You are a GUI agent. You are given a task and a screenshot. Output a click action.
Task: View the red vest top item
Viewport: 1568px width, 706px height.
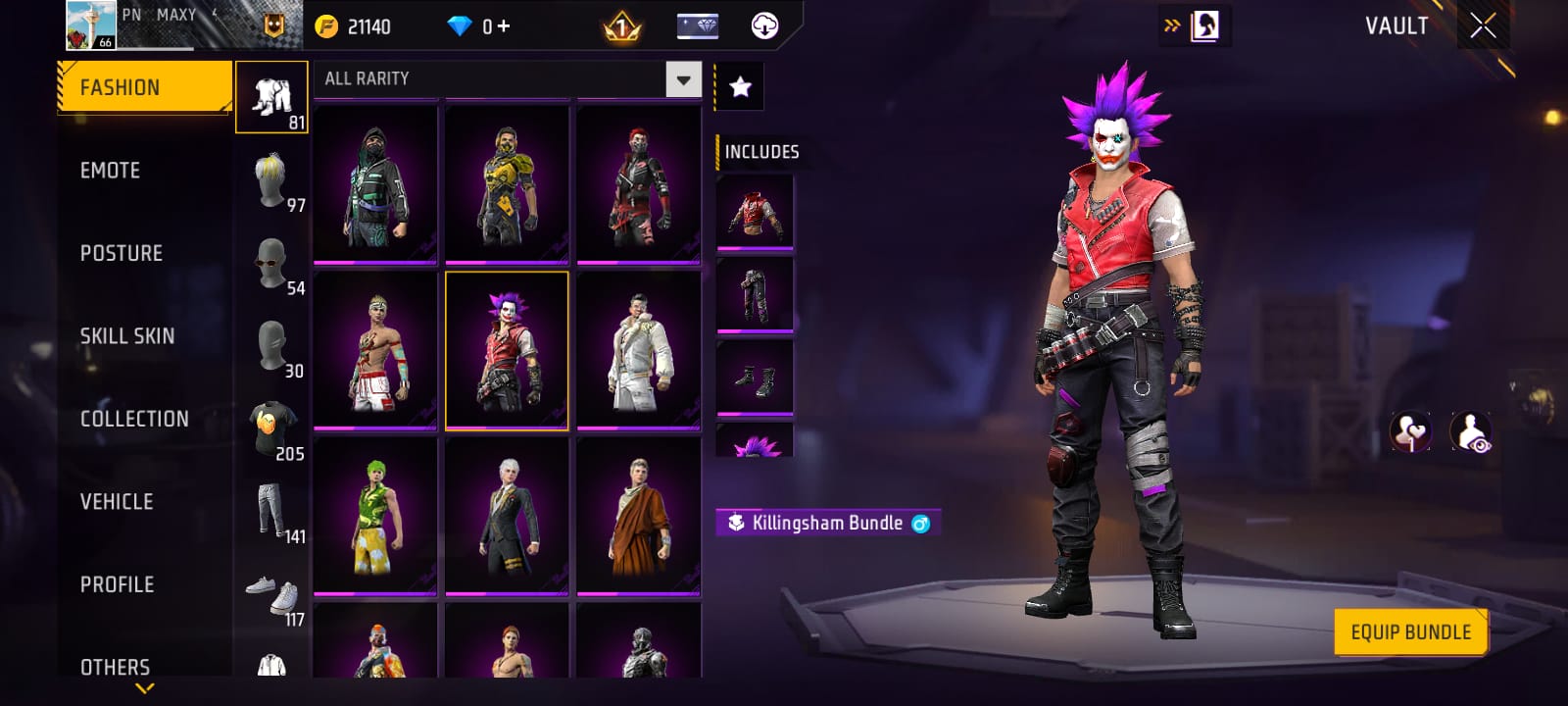[x=755, y=213]
